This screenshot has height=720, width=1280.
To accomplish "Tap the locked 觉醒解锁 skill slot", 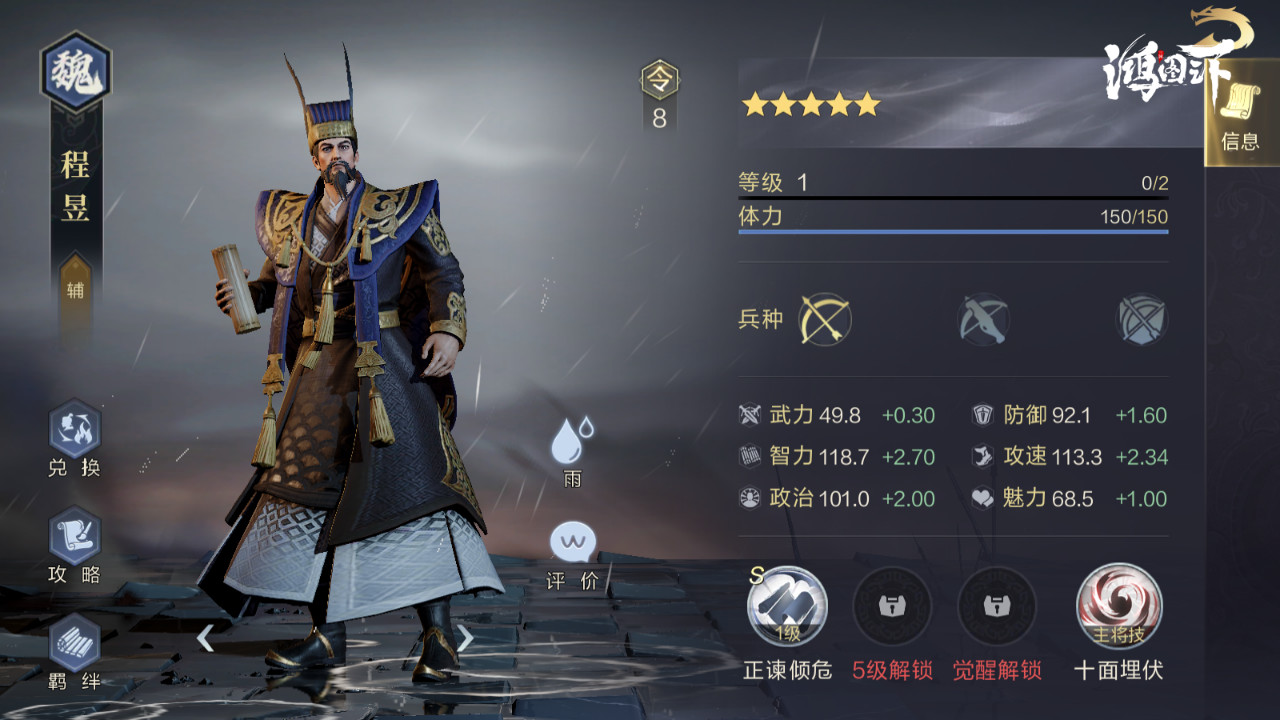I will [997, 606].
